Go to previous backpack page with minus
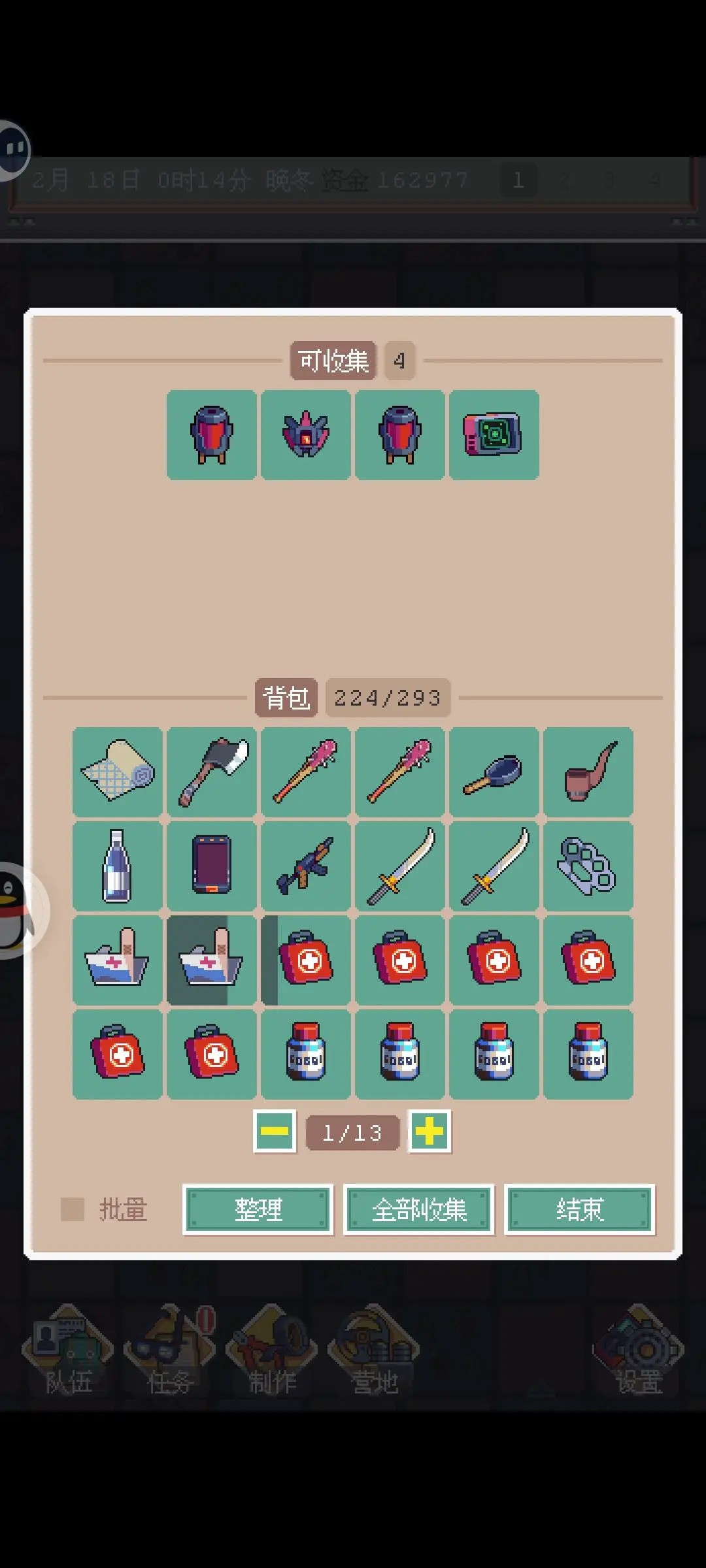The width and height of the screenshot is (706, 1568). [x=275, y=1131]
